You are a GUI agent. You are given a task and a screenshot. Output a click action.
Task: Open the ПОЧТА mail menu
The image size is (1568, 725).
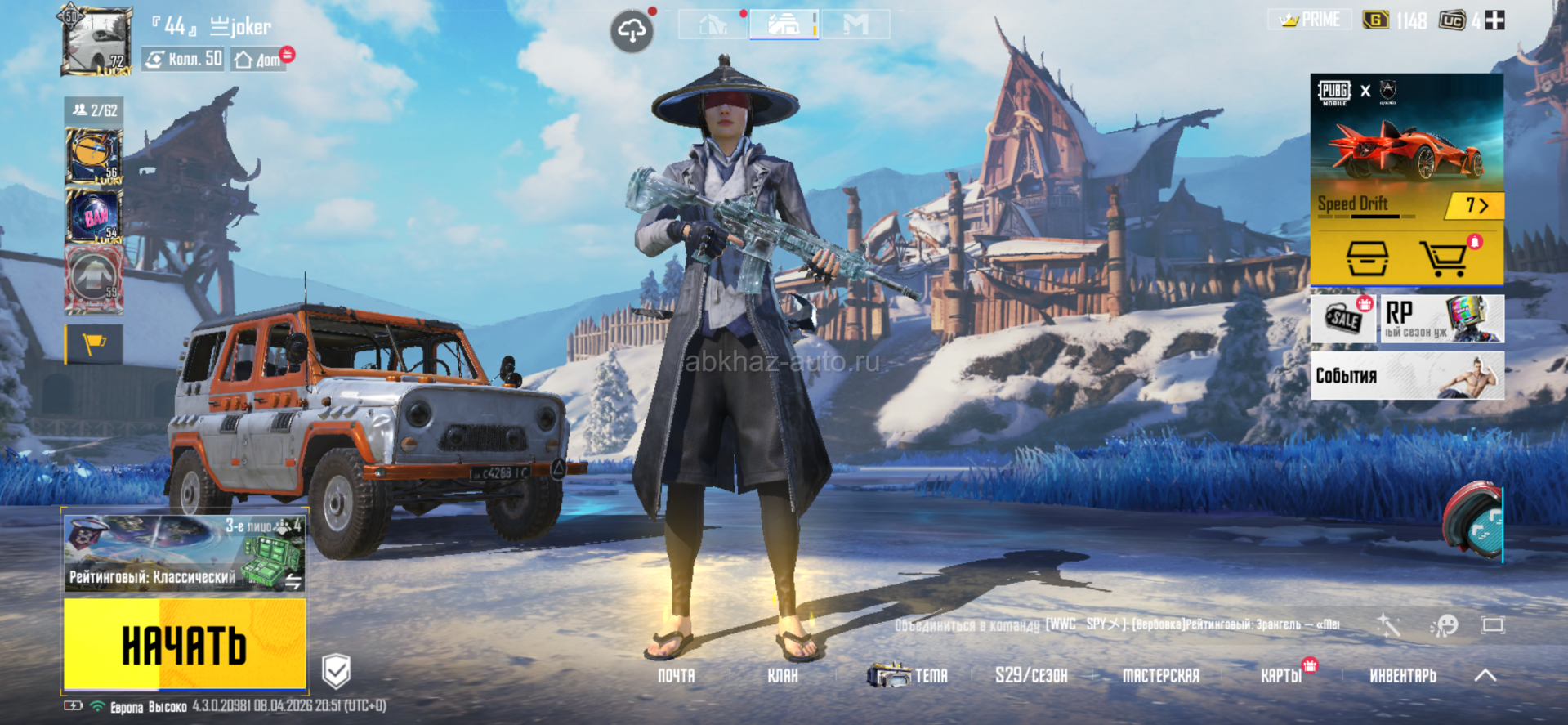(x=677, y=676)
